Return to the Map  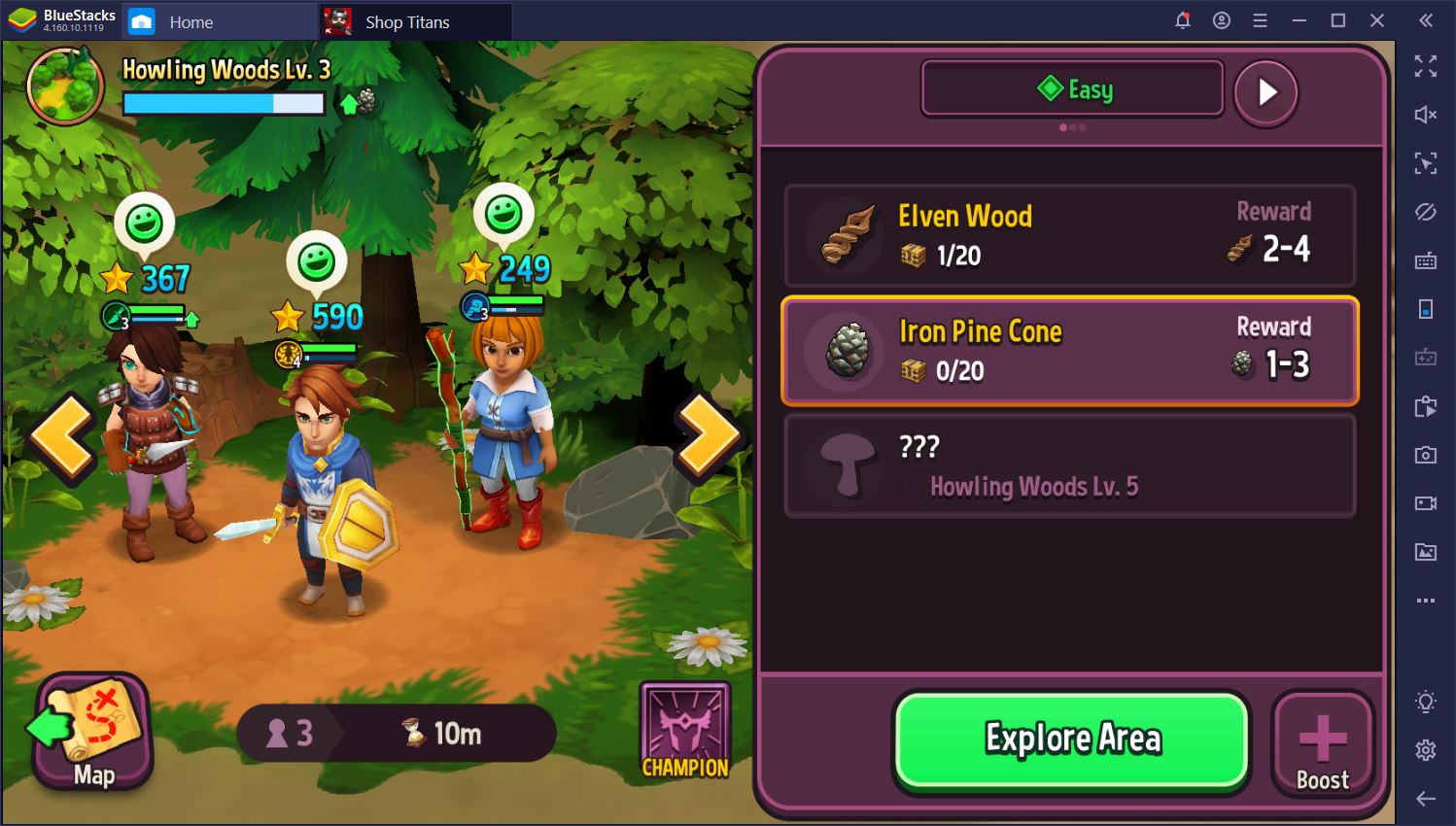[92, 733]
